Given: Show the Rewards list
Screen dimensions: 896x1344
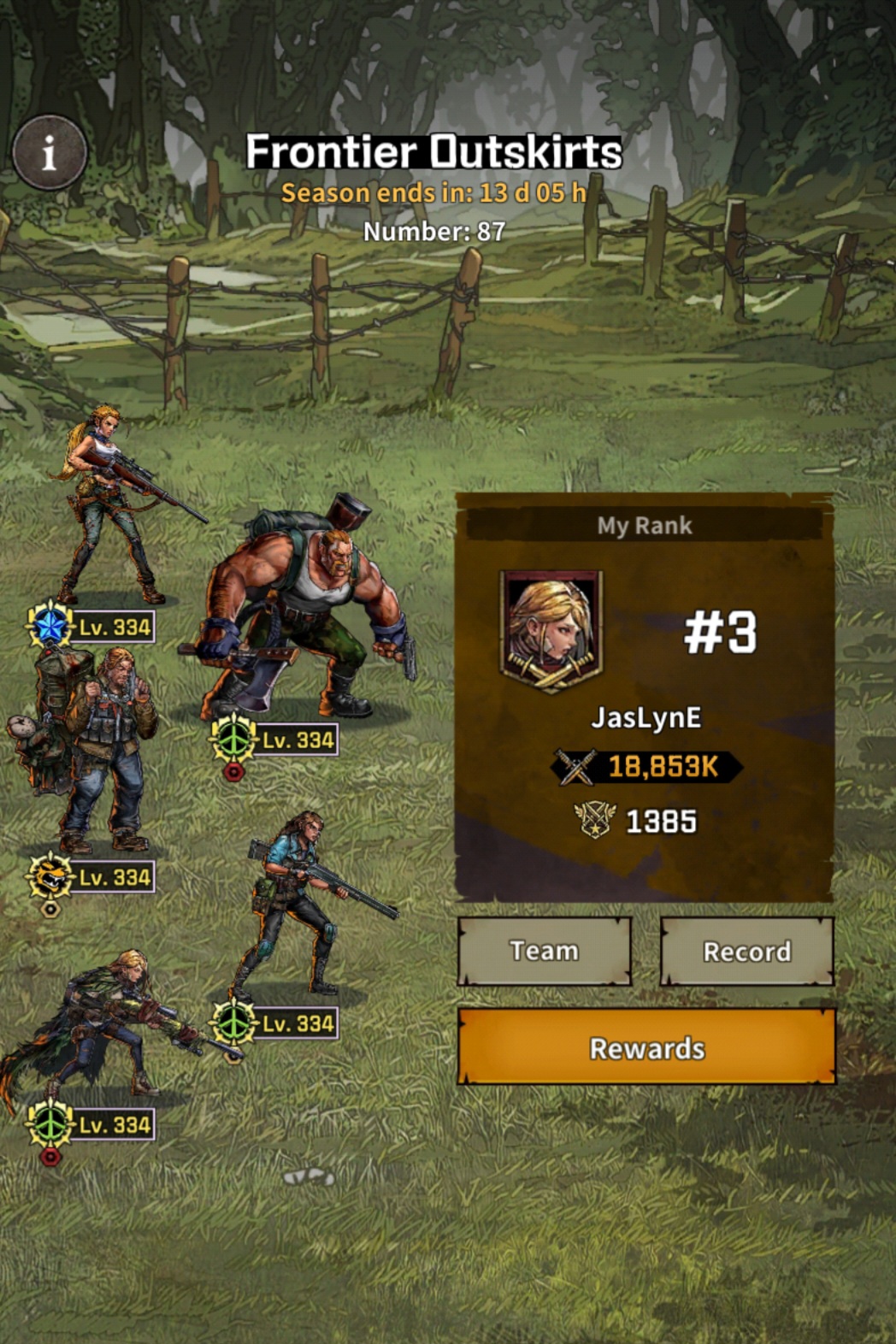Looking at the screenshot, I should [x=646, y=1047].
